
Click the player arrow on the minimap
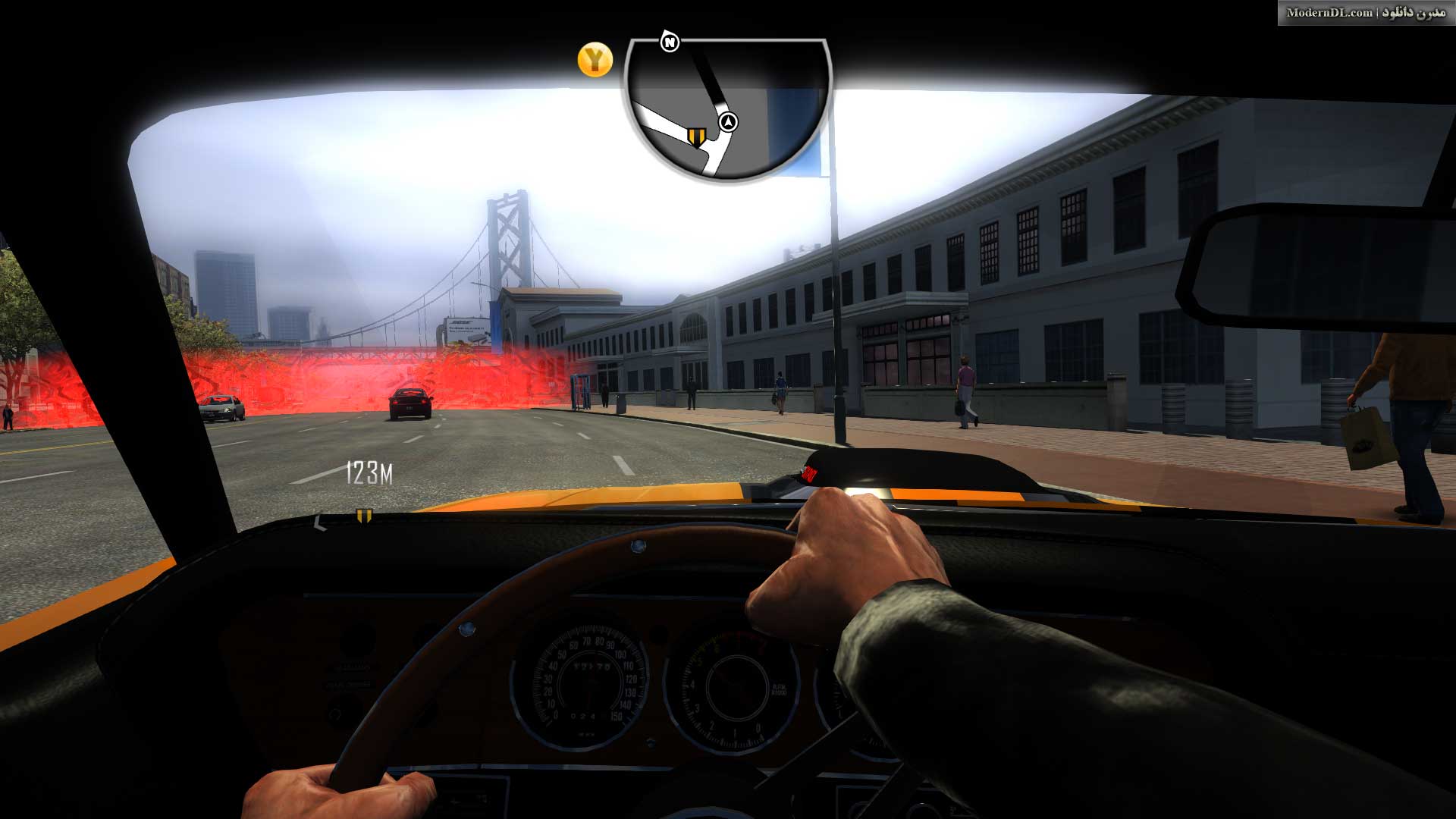click(728, 122)
